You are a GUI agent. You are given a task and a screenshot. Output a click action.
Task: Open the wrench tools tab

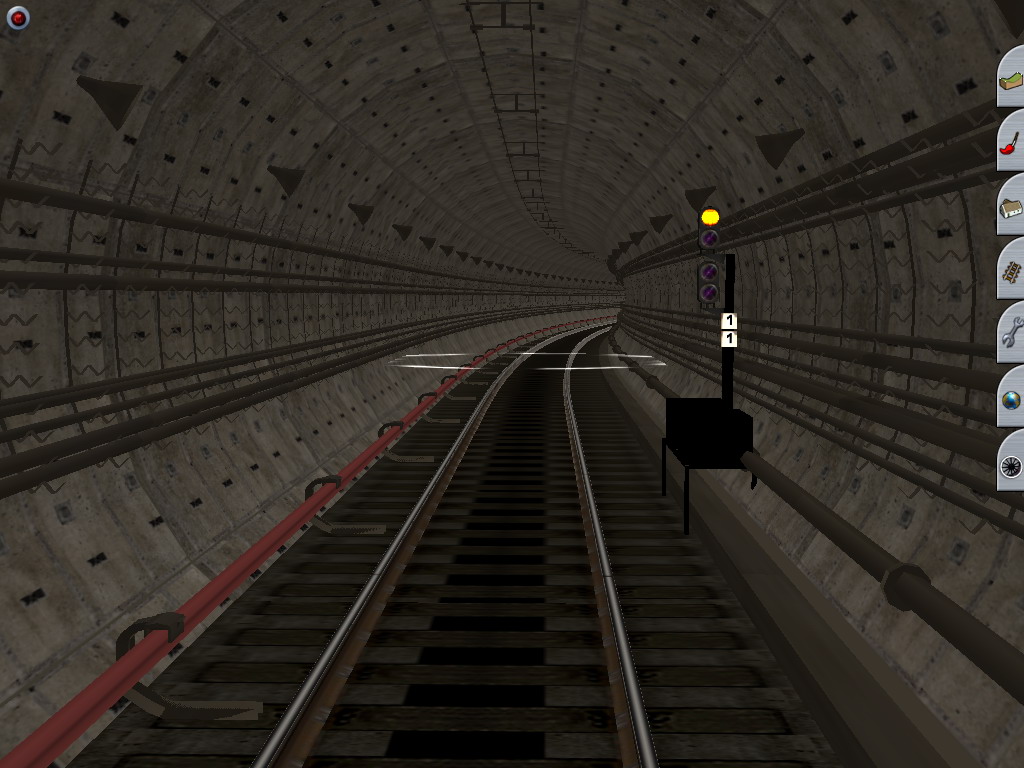(1011, 334)
